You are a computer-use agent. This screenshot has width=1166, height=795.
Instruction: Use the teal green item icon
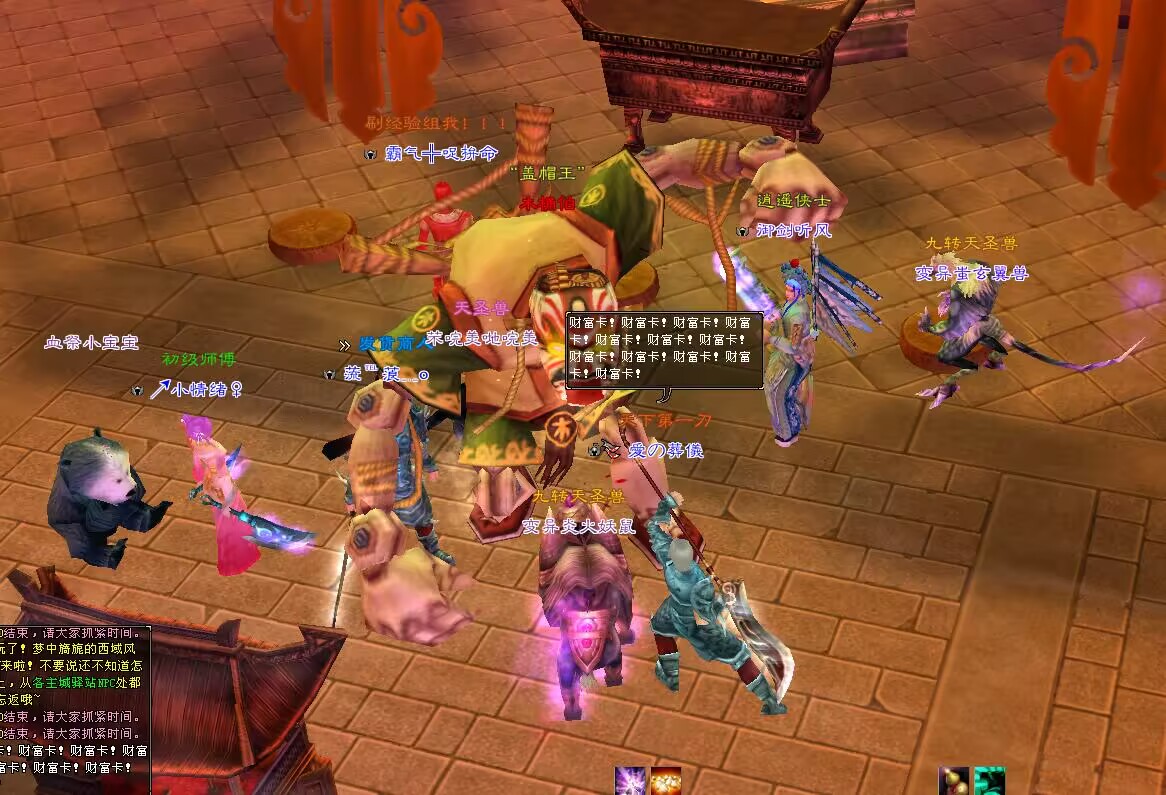pyautogui.click(x=989, y=781)
